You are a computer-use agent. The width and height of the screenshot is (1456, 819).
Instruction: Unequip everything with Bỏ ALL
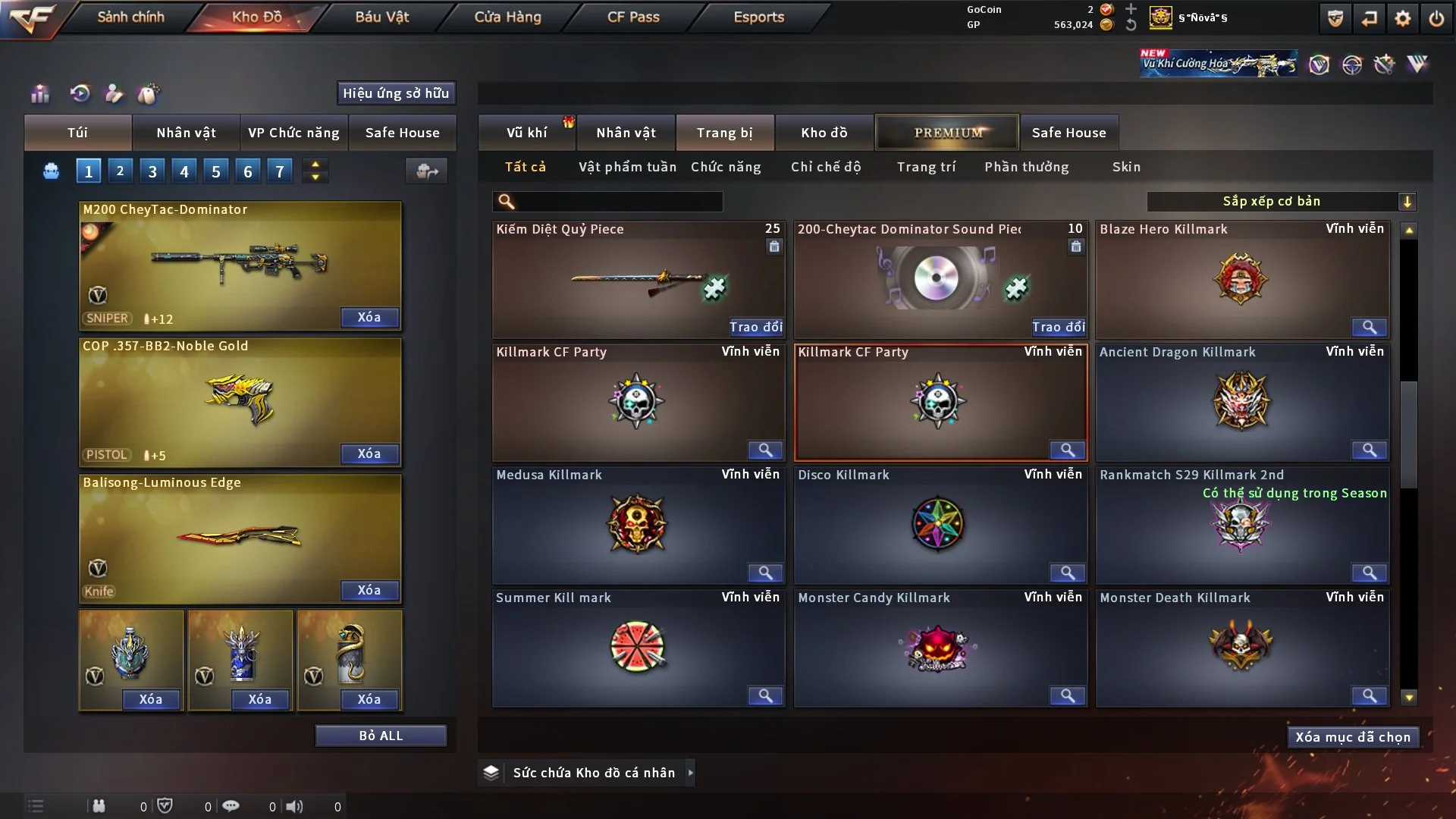(x=381, y=736)
